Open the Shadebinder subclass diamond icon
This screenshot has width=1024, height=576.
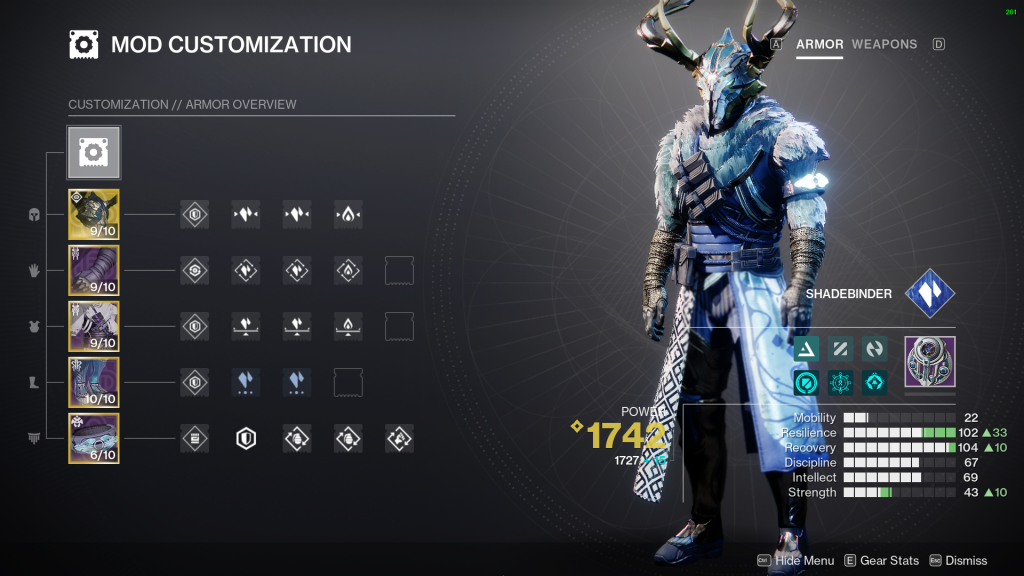pyautogui.click(x=930, y=294)
